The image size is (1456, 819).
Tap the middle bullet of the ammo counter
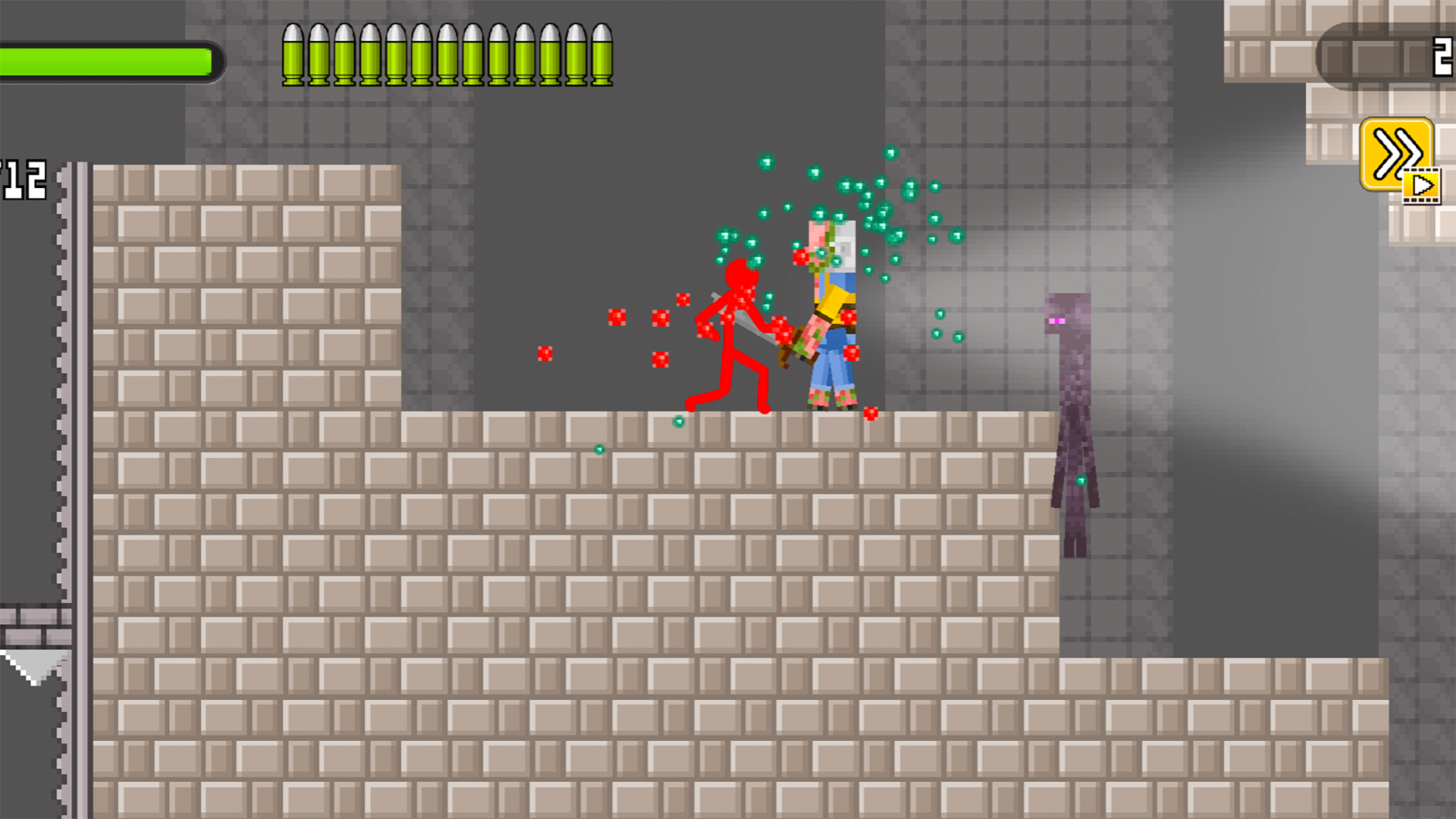point(446,53)
